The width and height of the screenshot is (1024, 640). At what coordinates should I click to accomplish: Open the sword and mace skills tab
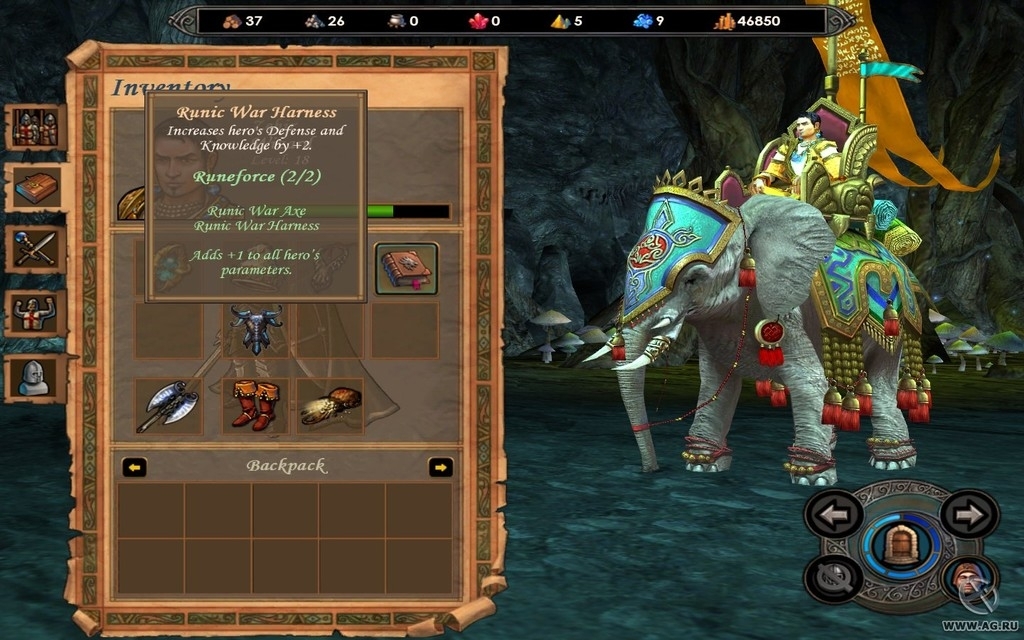36,250
